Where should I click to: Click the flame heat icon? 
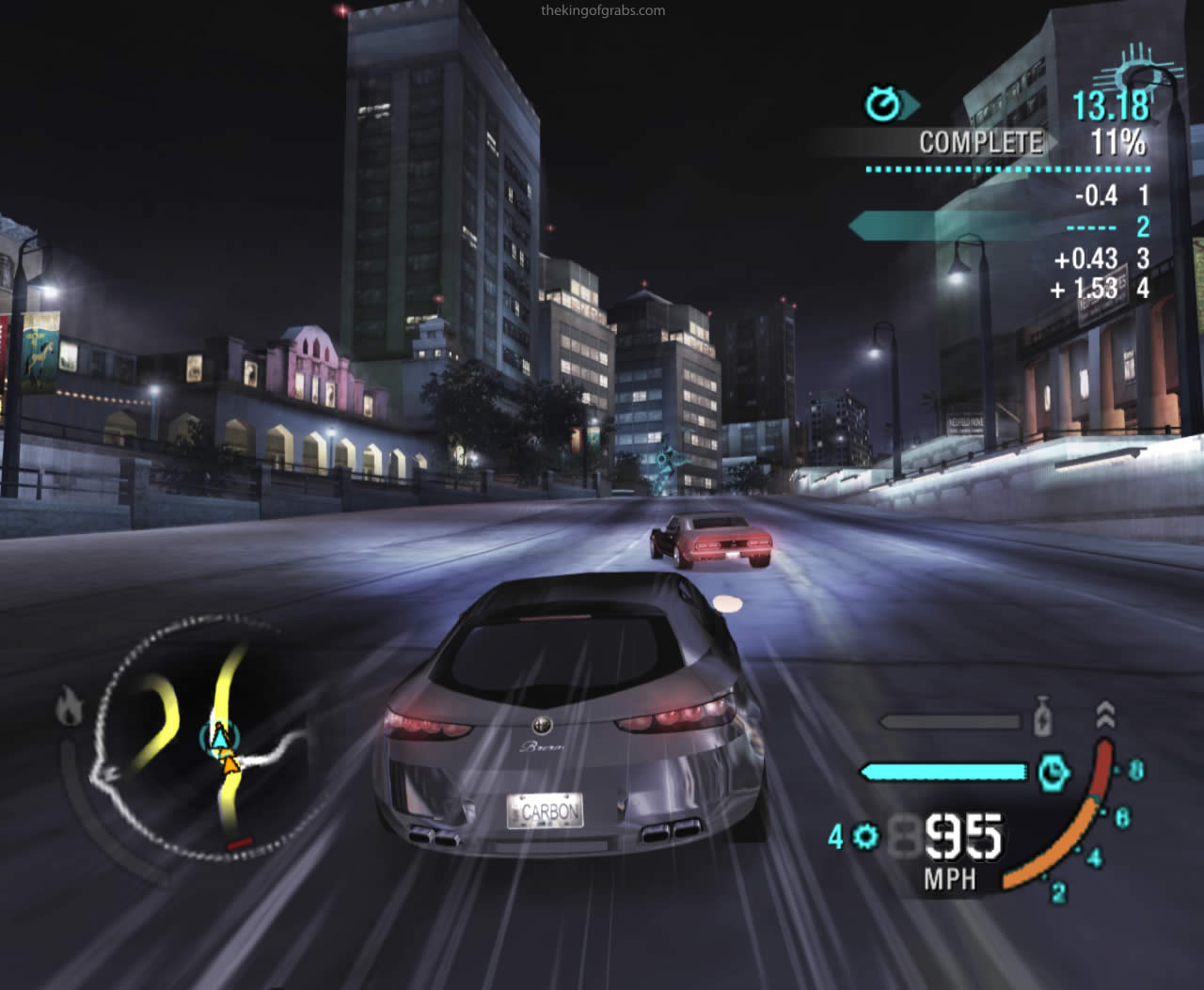click(x=70, y=706)
